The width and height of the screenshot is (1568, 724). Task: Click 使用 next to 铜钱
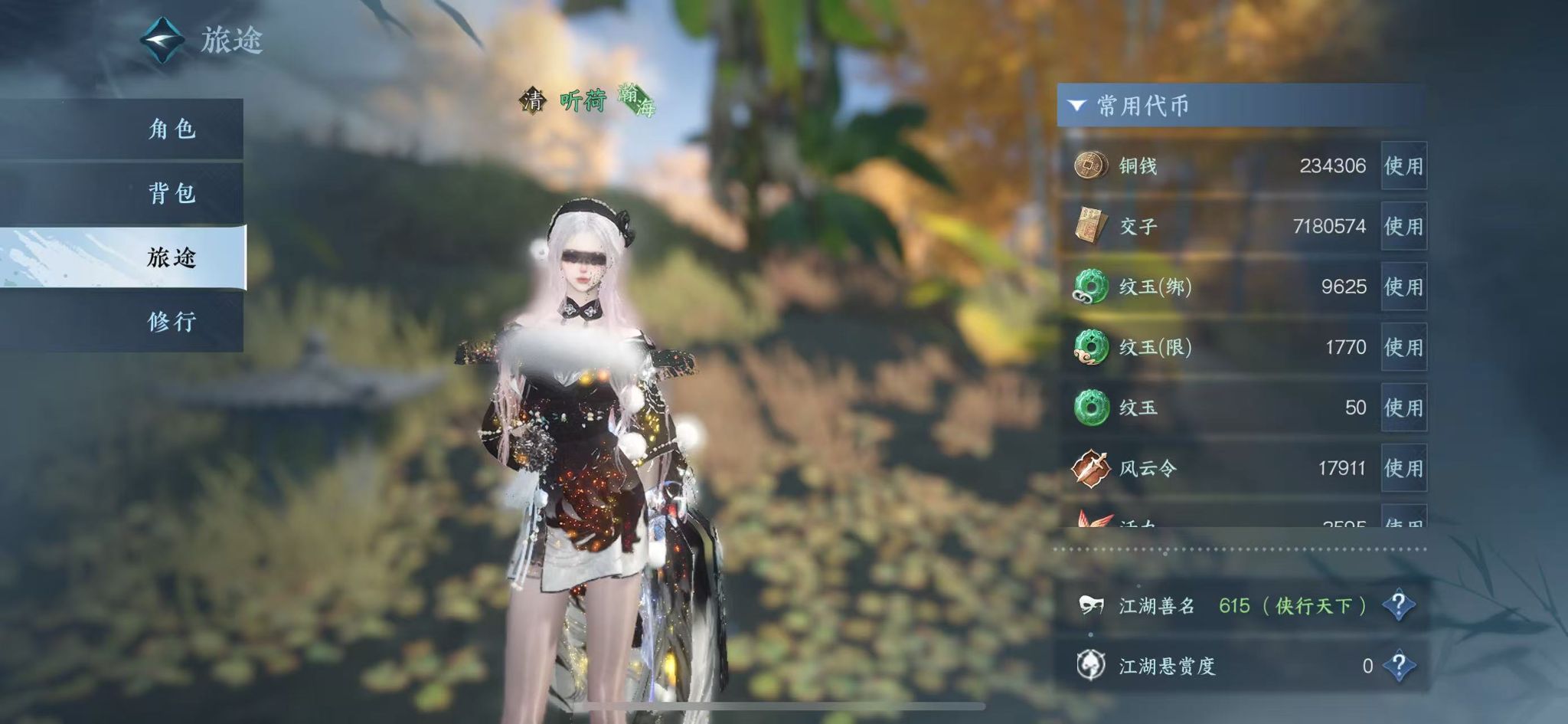1403,165
